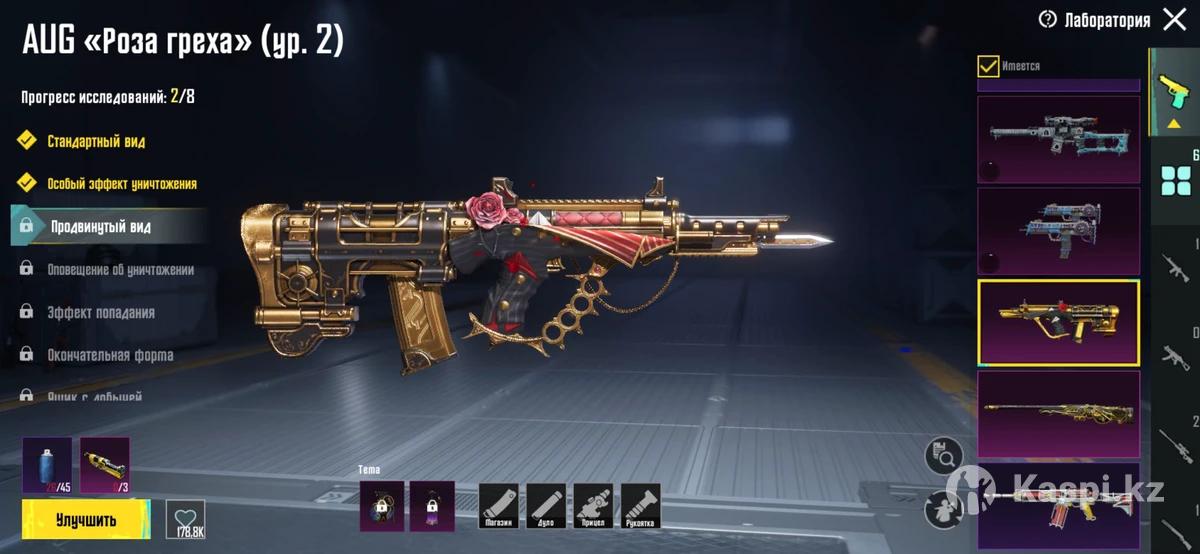This screenshot has width=1200, height=554.
Task: Inspect the blue spray can material
Action: (x=47, y=465)
